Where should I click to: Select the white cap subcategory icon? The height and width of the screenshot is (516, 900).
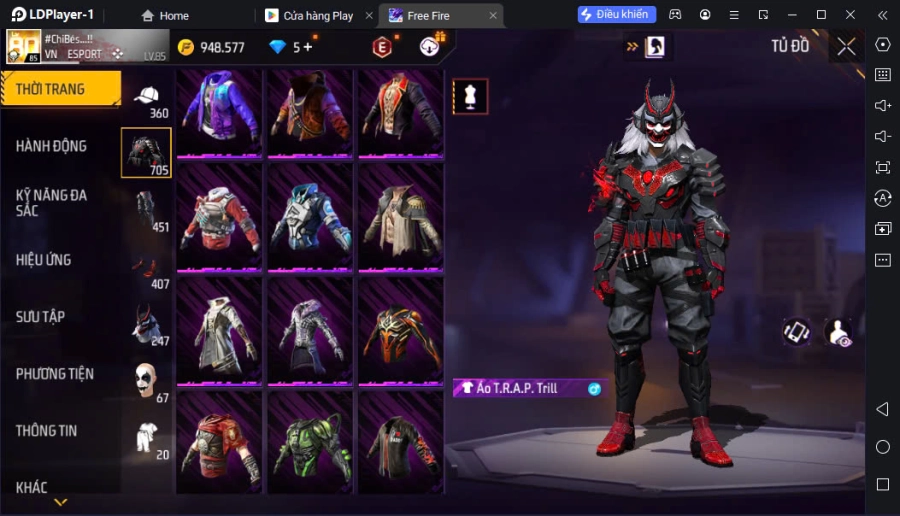pos(146,94)
